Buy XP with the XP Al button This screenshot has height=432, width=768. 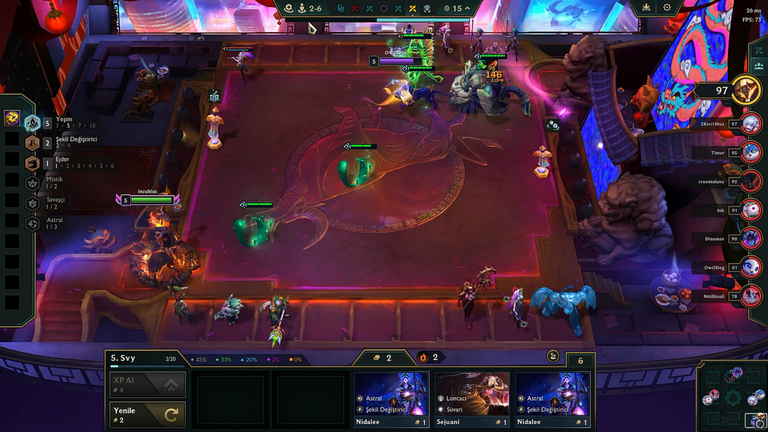147,385
